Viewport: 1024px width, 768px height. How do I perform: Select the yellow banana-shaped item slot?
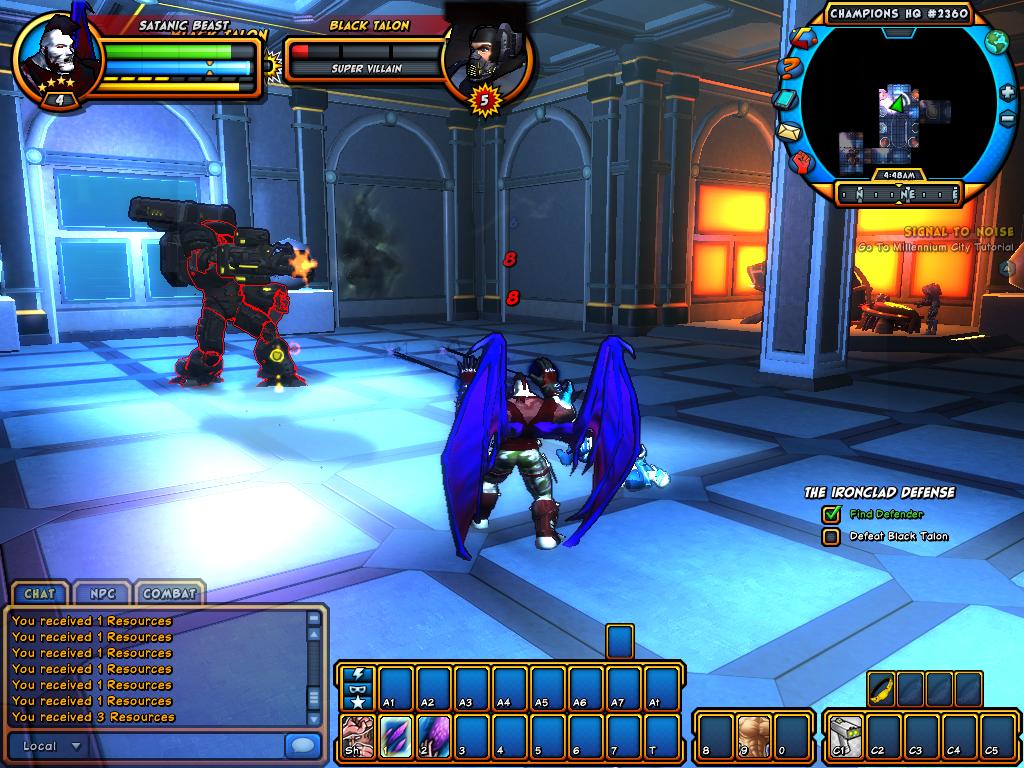point(882,687)
